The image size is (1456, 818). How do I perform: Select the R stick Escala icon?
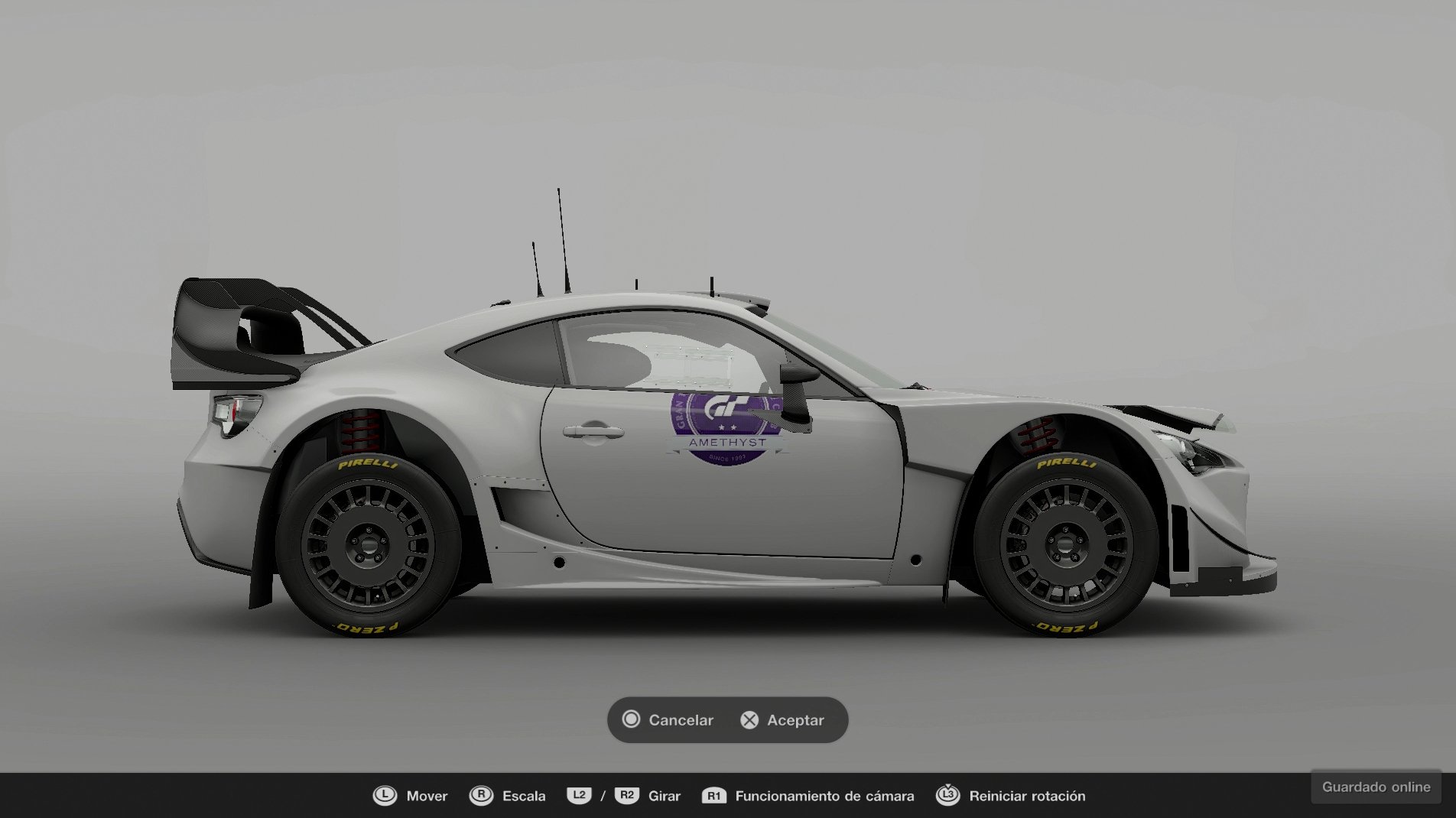[482, 796]
